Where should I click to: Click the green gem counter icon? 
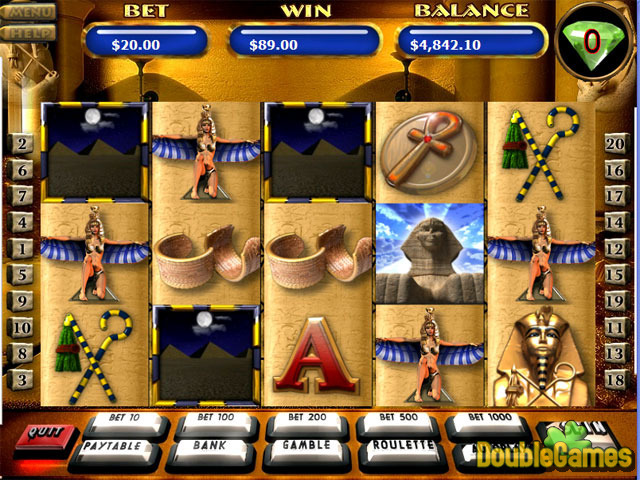tap(590, 42)
